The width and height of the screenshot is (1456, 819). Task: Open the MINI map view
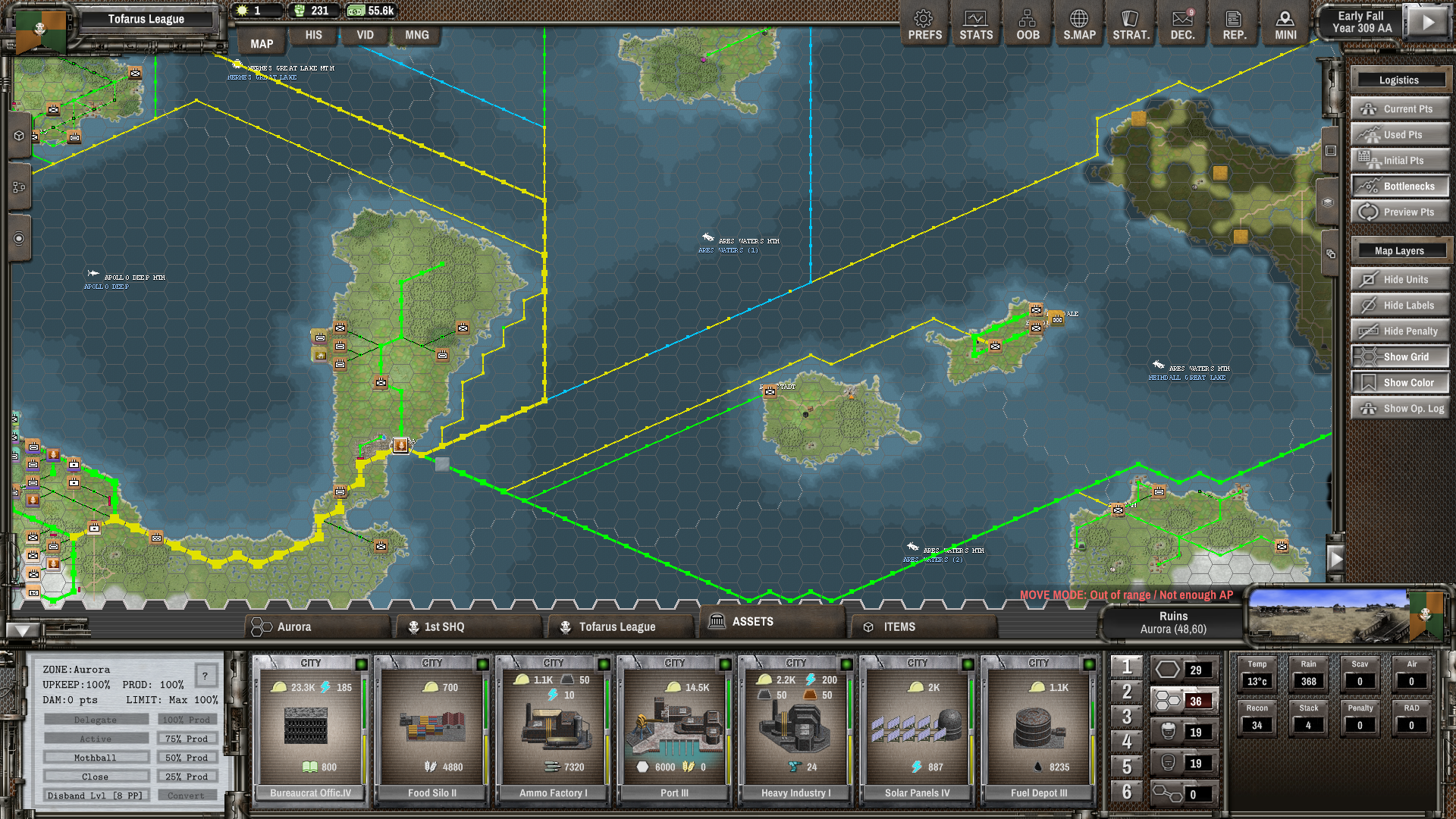point(1285,24)
